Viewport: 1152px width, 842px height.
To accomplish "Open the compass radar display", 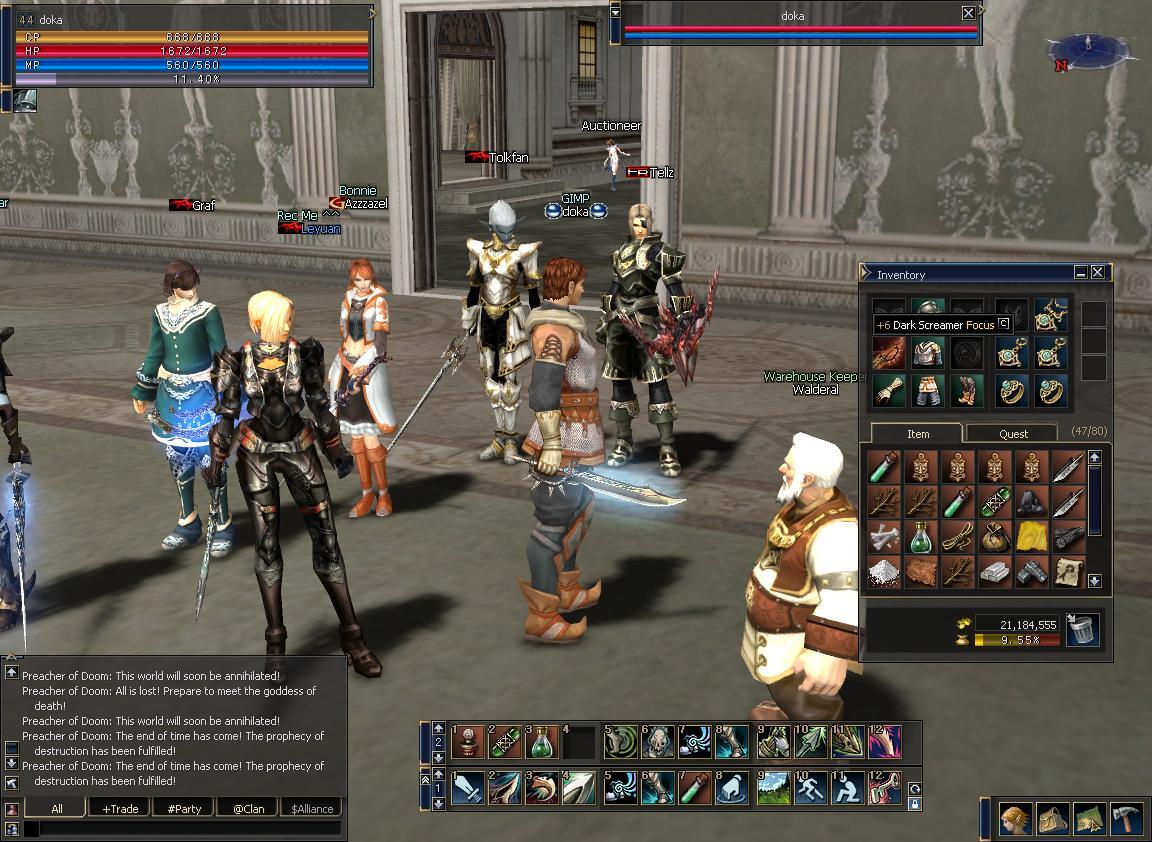I will pos(1086,48).
